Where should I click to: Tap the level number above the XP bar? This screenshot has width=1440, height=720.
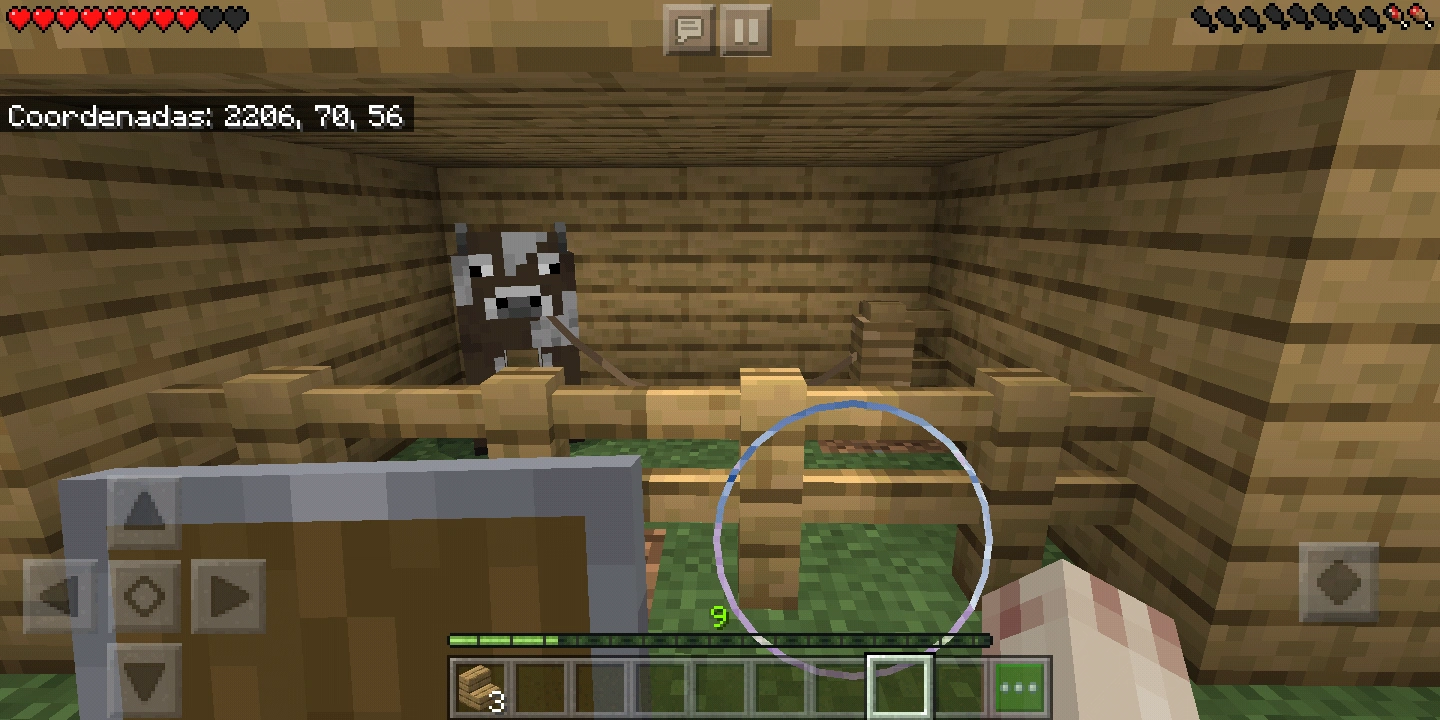718,617
